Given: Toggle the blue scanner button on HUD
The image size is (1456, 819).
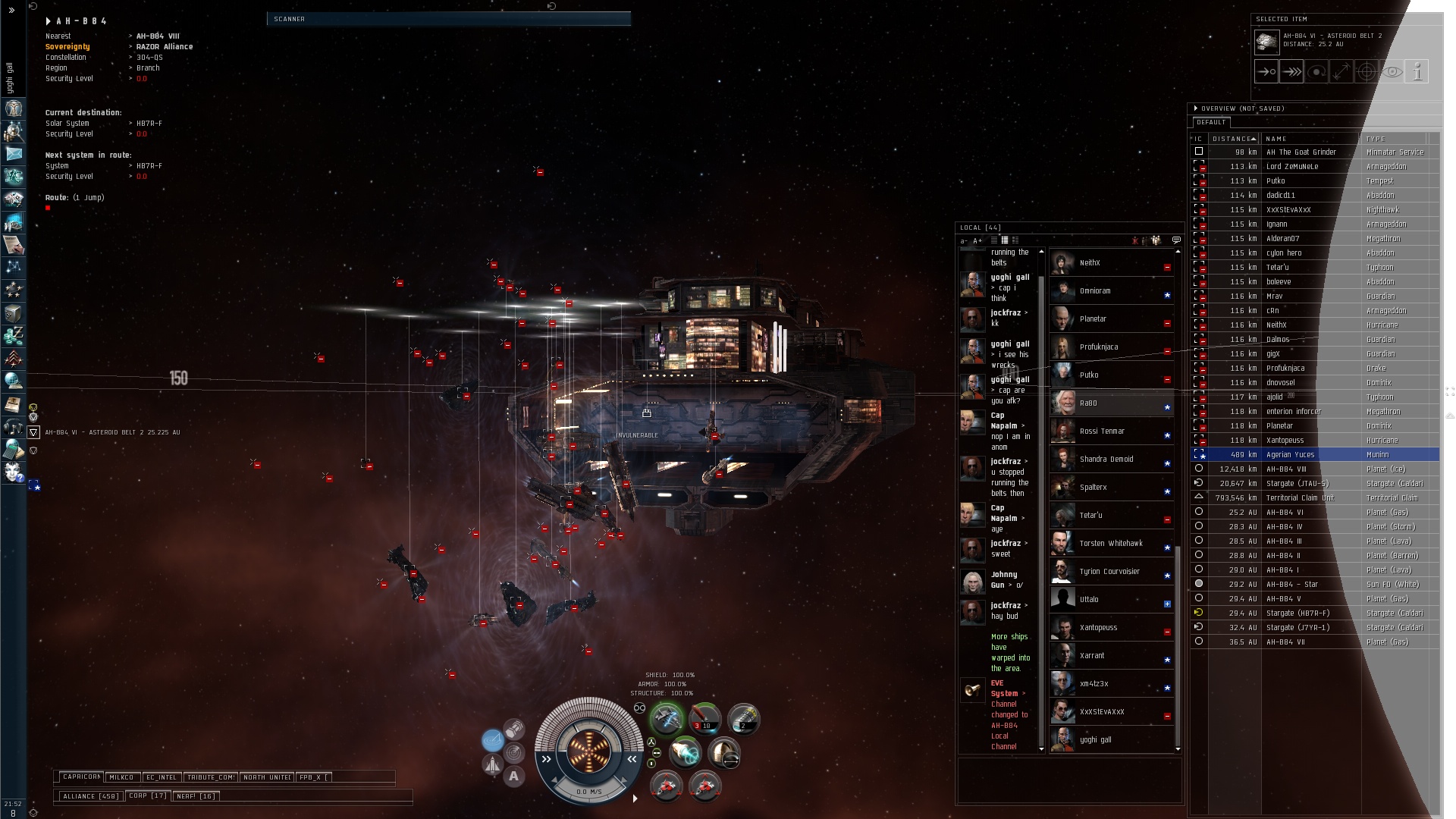Looking at the screenshot, I should tap(493, 740).
